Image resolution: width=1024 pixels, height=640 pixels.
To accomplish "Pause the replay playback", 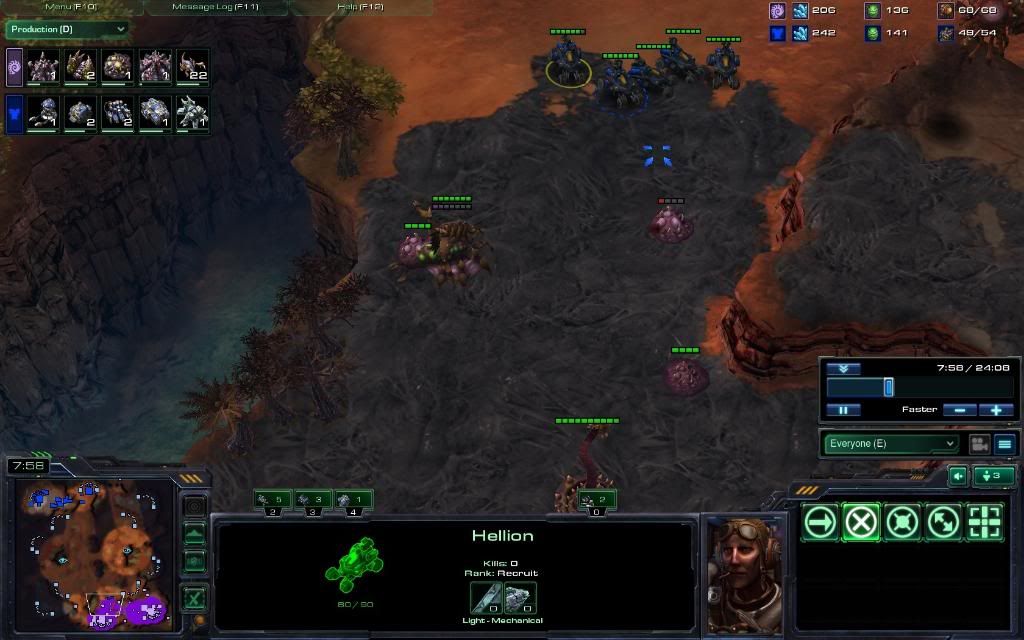I will click(x=843, y=410).
